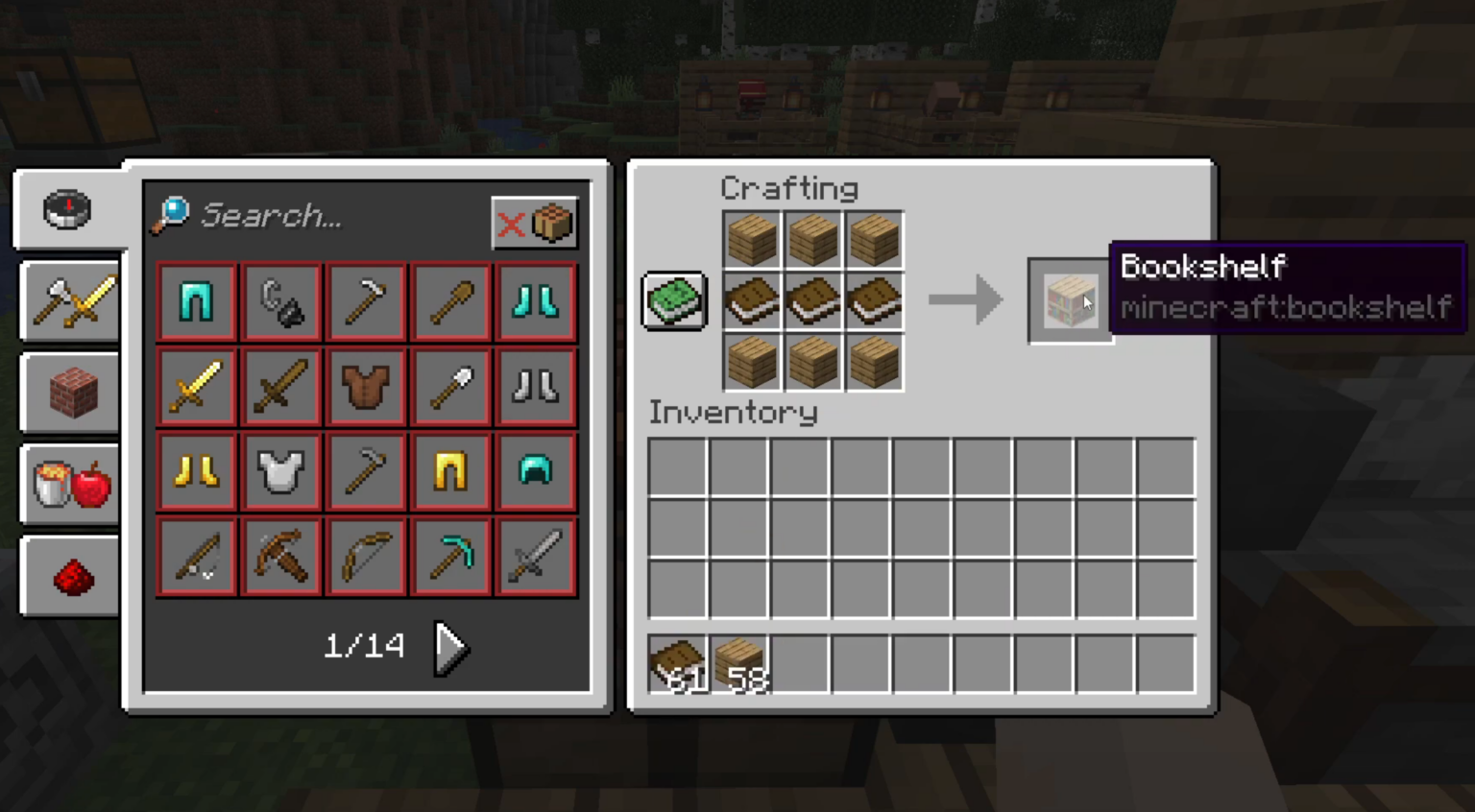Select the golden sword recipe

coord(196,387)
